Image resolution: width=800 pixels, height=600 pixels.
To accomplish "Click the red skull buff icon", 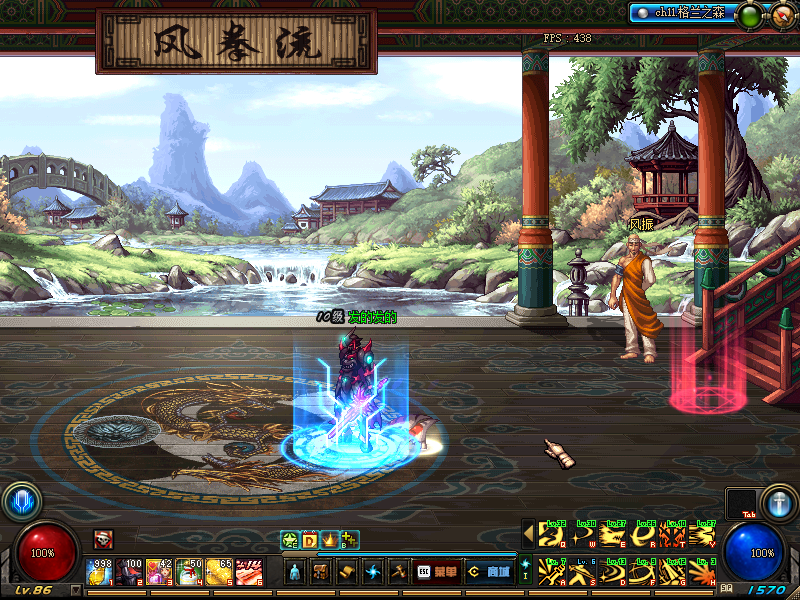I will click(103, 539).
